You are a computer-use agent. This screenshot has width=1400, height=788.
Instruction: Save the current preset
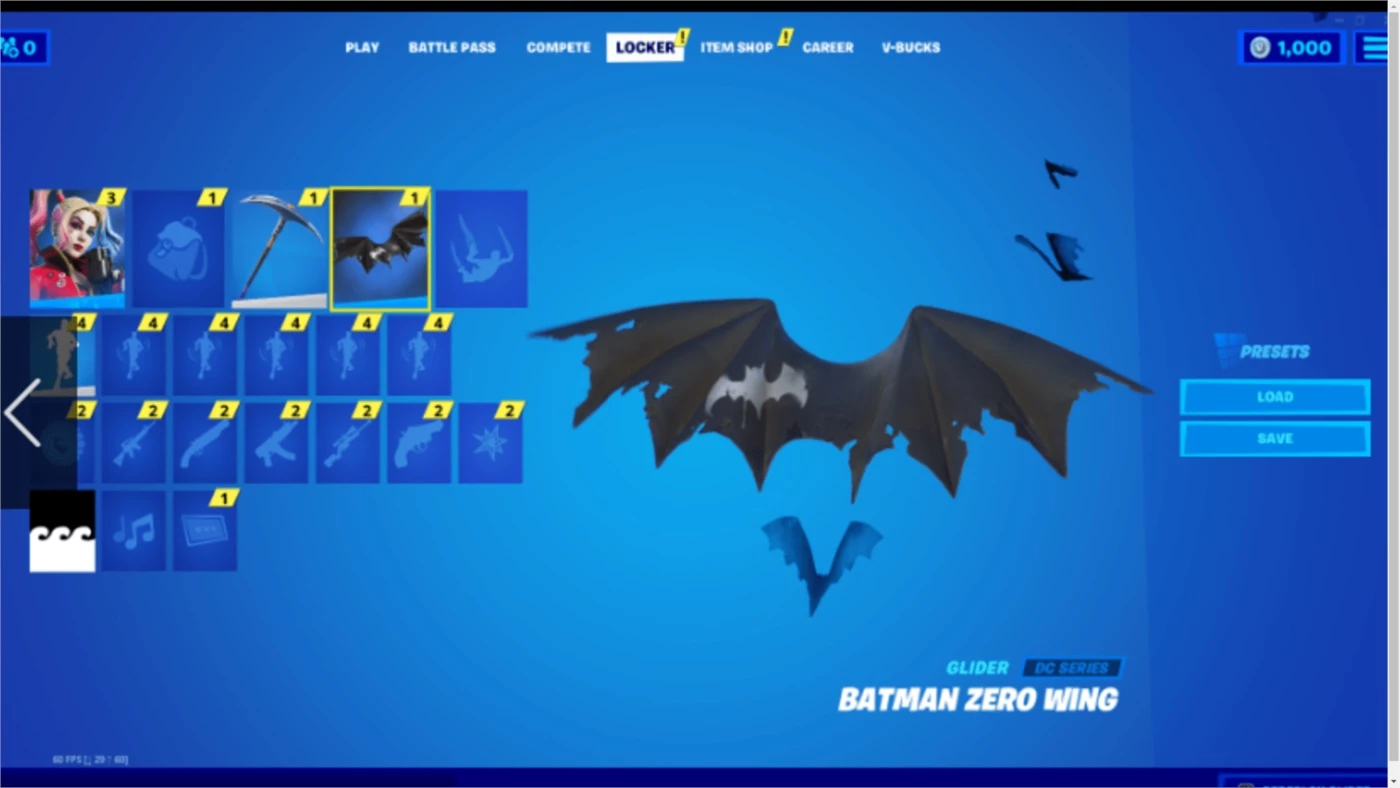[x=1275, y=437]
